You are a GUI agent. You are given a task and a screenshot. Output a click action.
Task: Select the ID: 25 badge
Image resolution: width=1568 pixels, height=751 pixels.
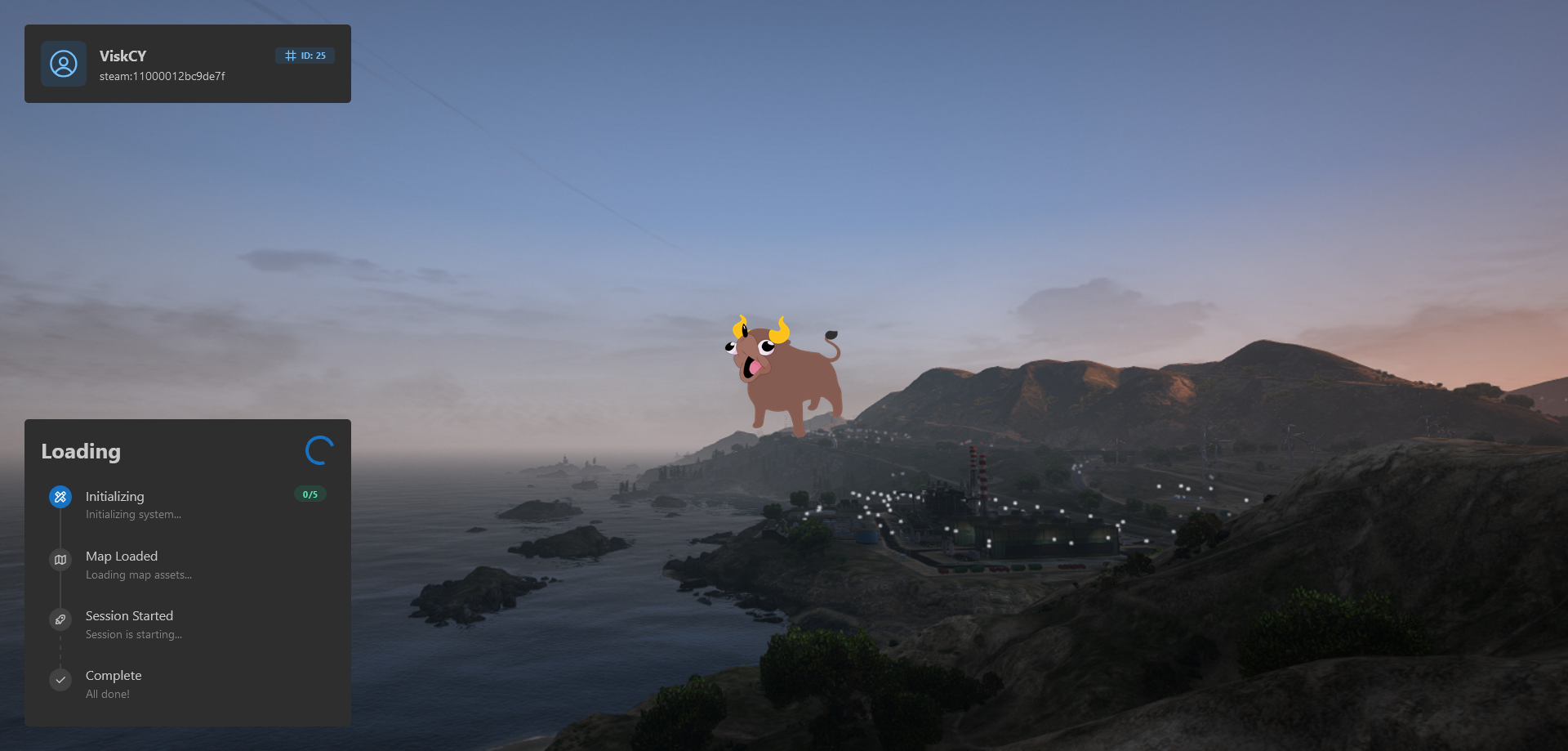click(x=305, y=56)
